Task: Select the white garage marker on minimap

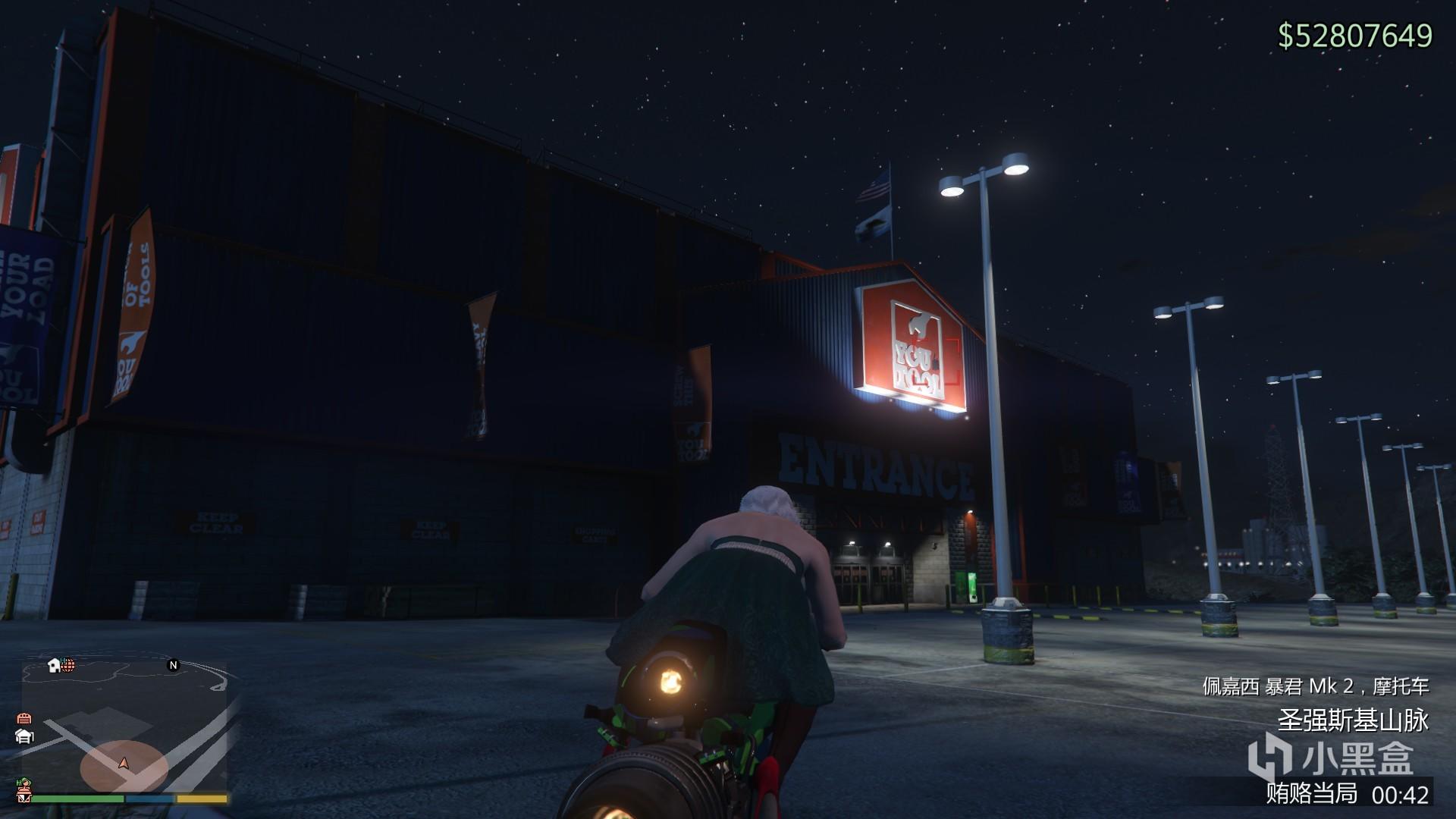Action: (24, 736)
